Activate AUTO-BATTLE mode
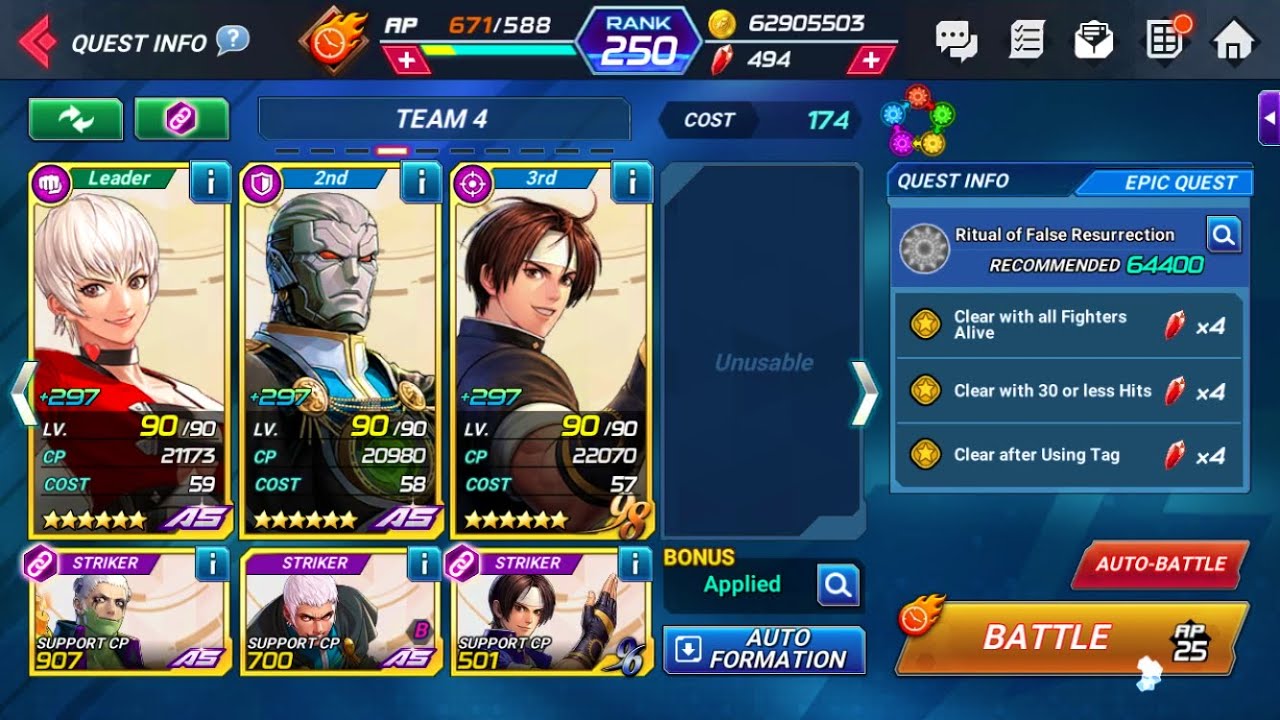This screenshot has height=720, width=1280. tap(1160, 564)
